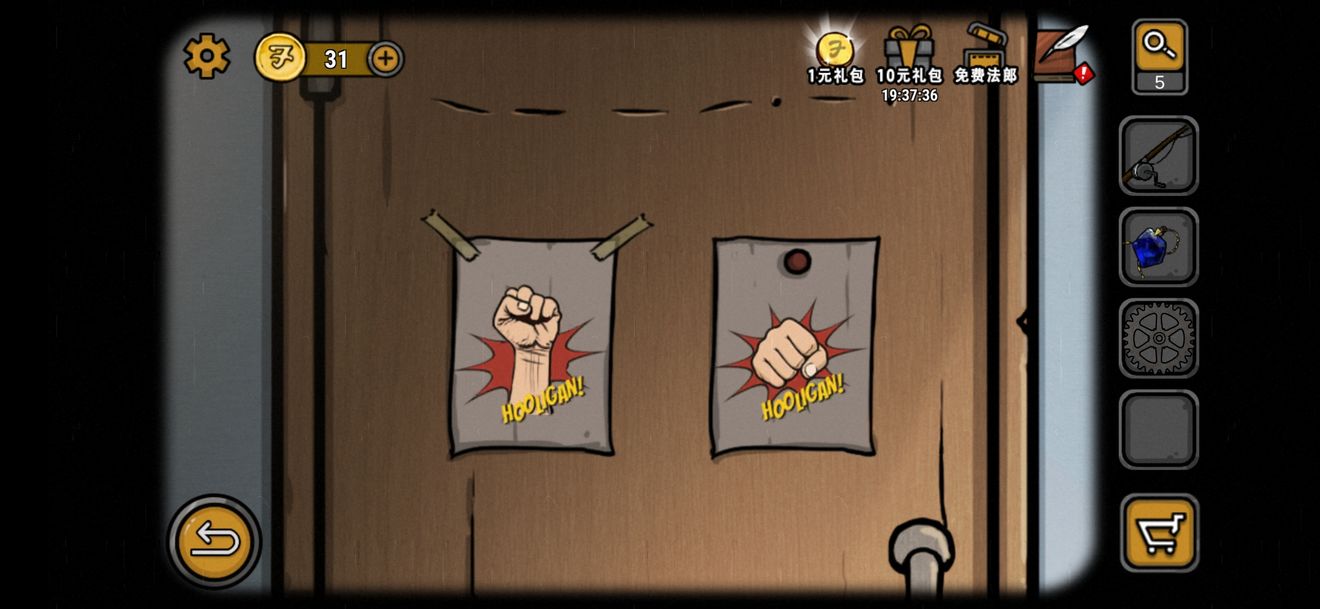Add more coins with the plus button
The image size is (1320, 609).
click(386, 59)
